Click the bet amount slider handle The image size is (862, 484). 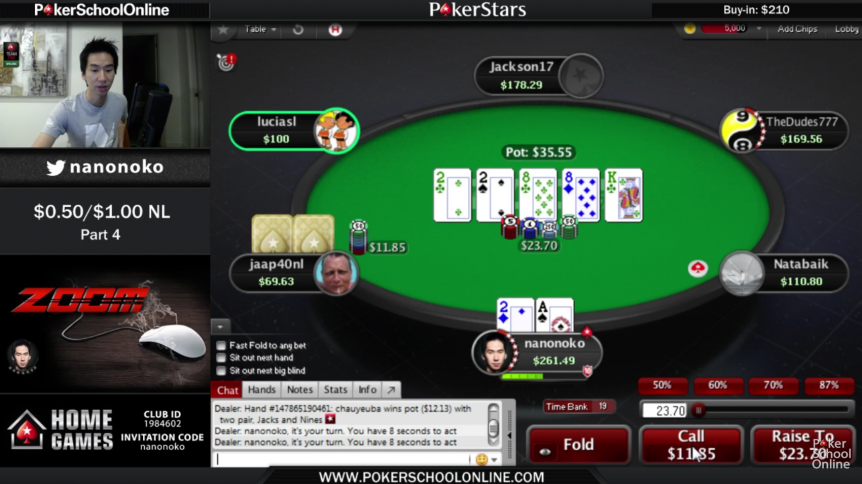point(698,409)
